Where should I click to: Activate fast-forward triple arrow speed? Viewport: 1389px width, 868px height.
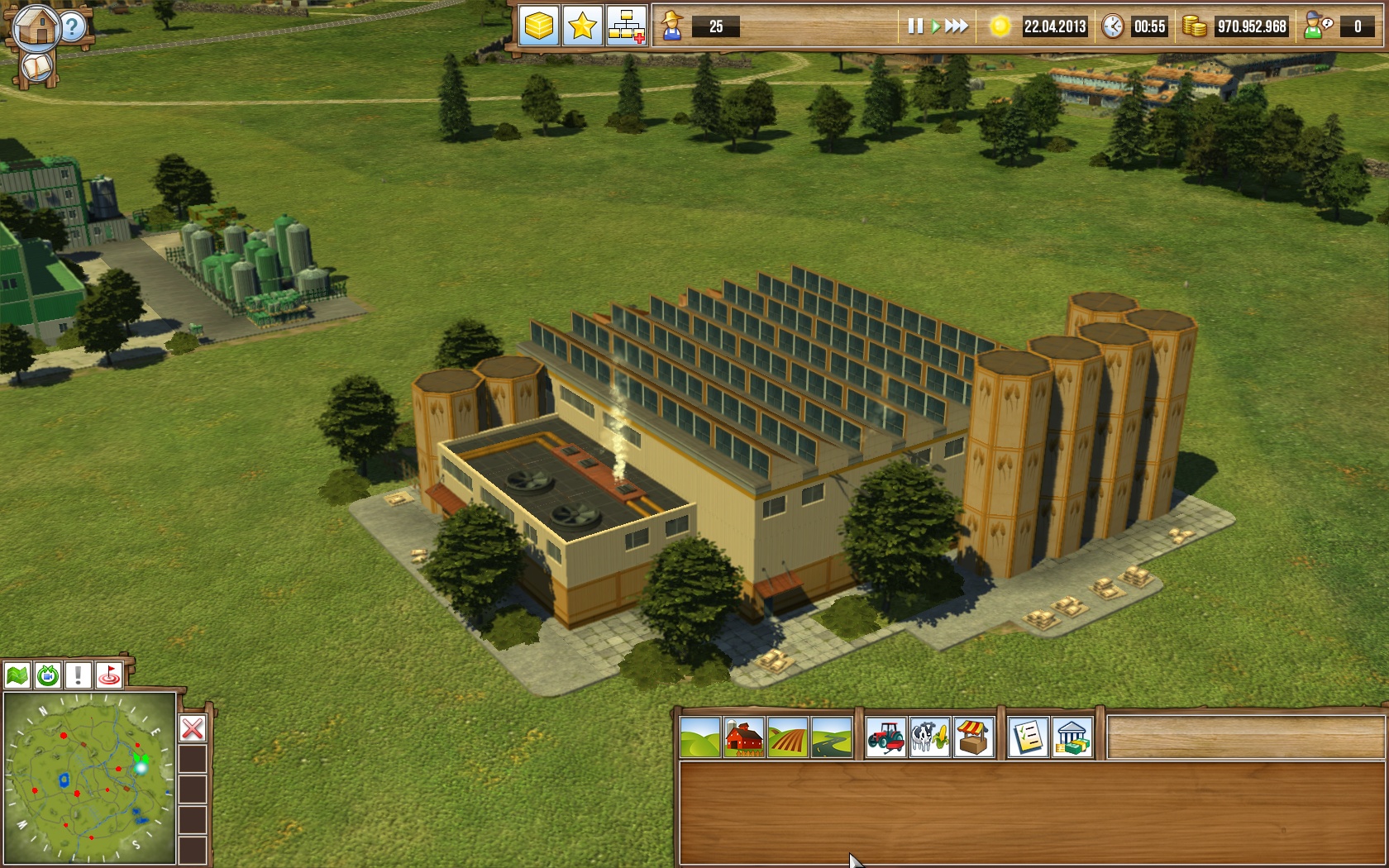coord(957,26)
